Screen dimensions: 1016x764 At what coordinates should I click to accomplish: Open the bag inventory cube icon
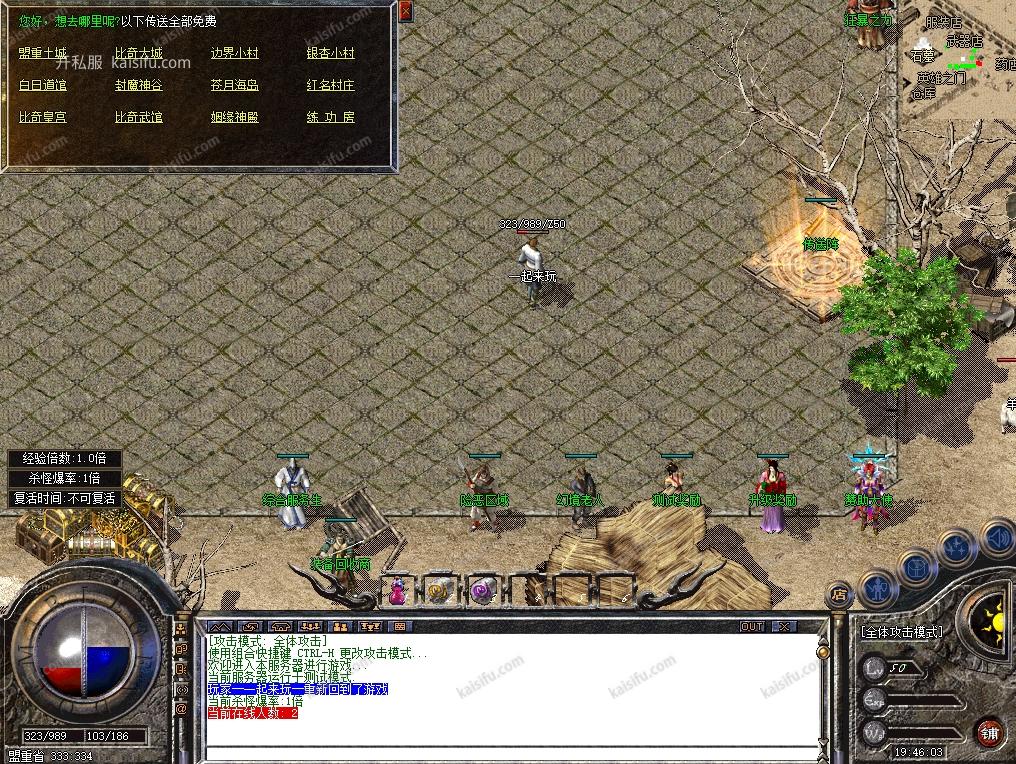coord(917,567)
